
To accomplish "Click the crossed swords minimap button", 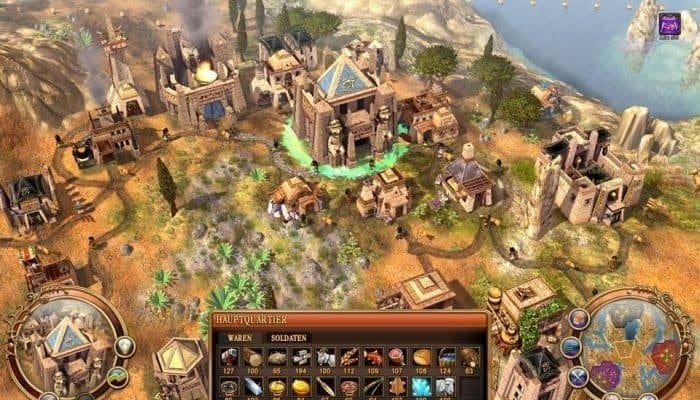I will tap(577, 377).
